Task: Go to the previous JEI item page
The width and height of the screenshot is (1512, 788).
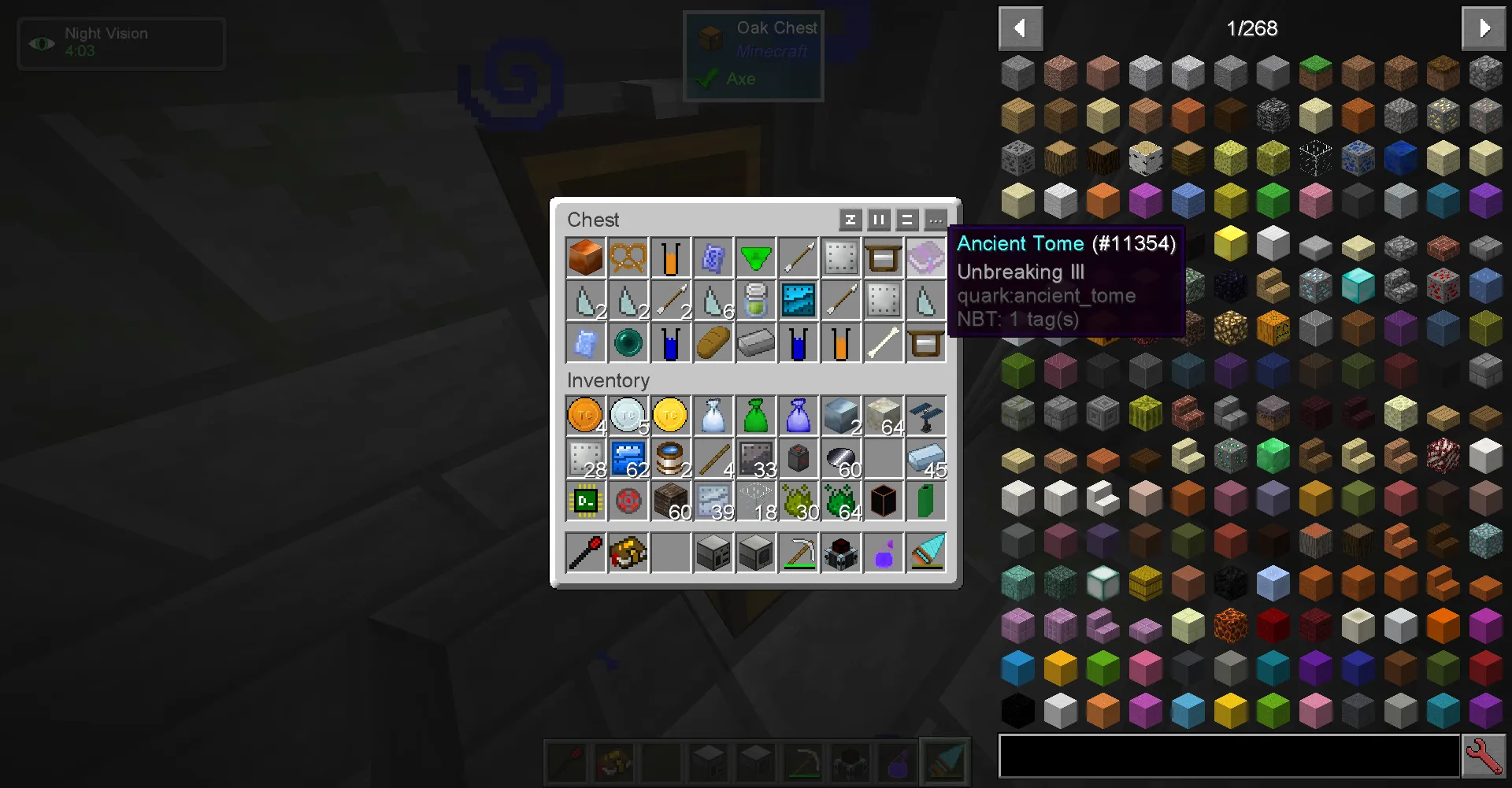Action: [1021, 28]
